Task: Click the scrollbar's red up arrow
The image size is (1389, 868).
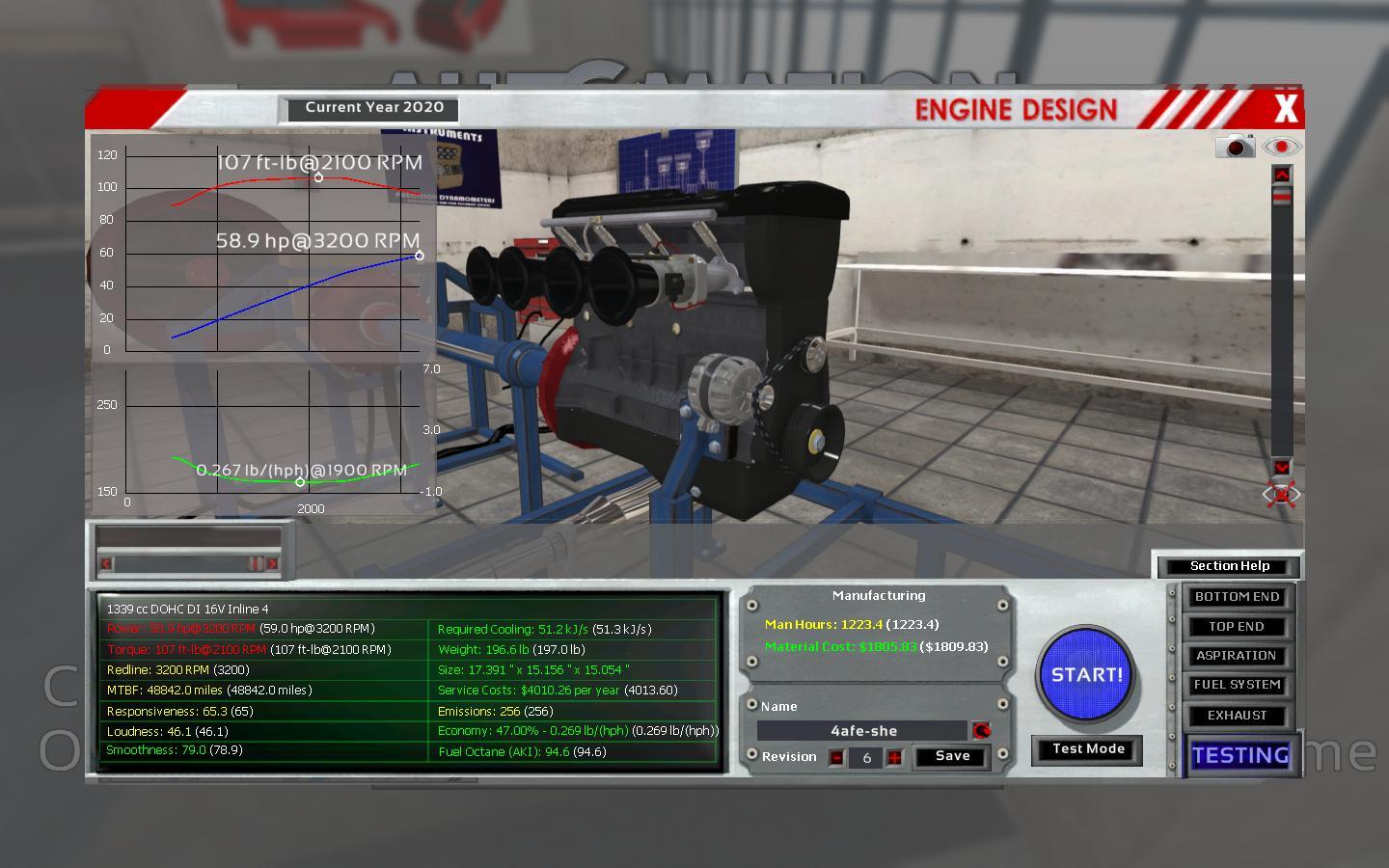Action: [1282, 175]
